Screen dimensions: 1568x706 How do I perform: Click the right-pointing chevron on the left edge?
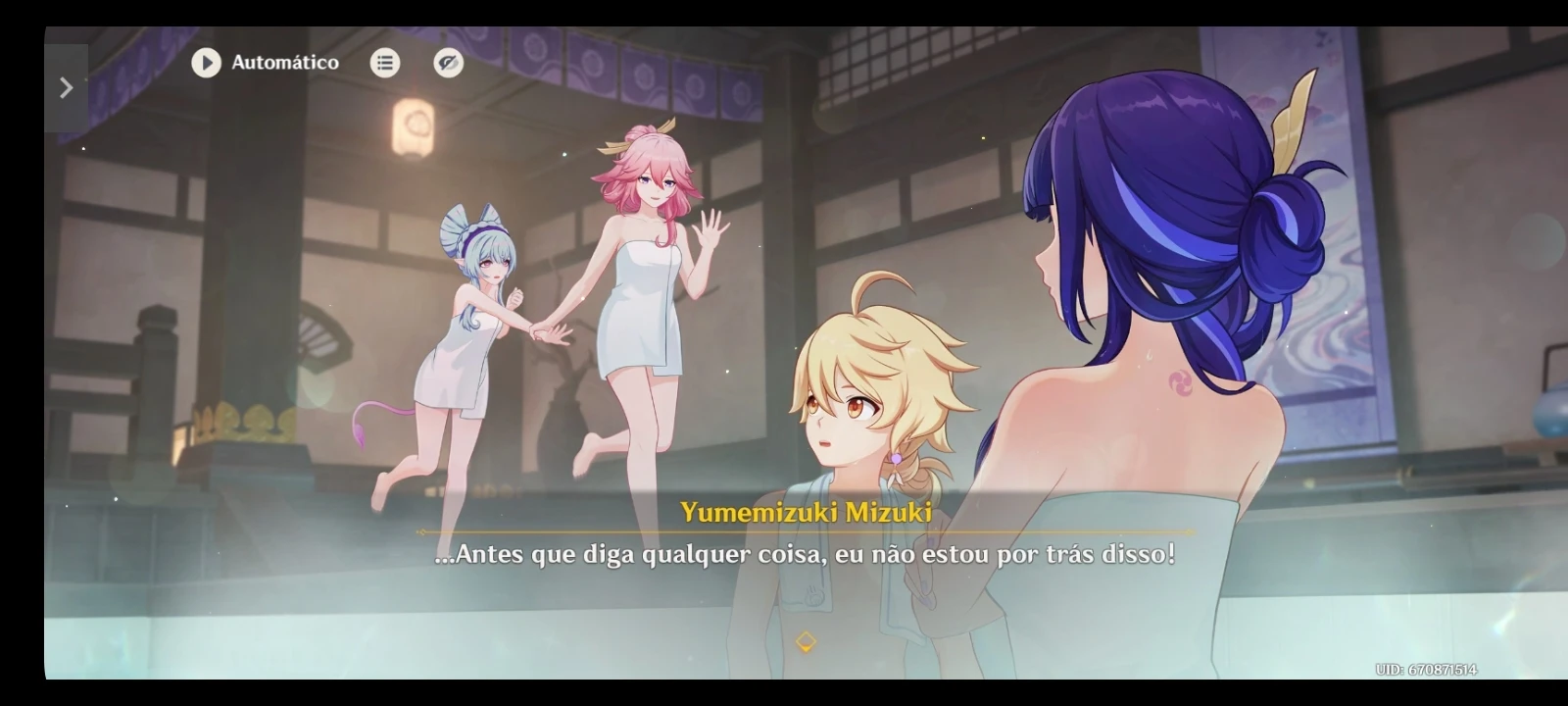(66, 87)
